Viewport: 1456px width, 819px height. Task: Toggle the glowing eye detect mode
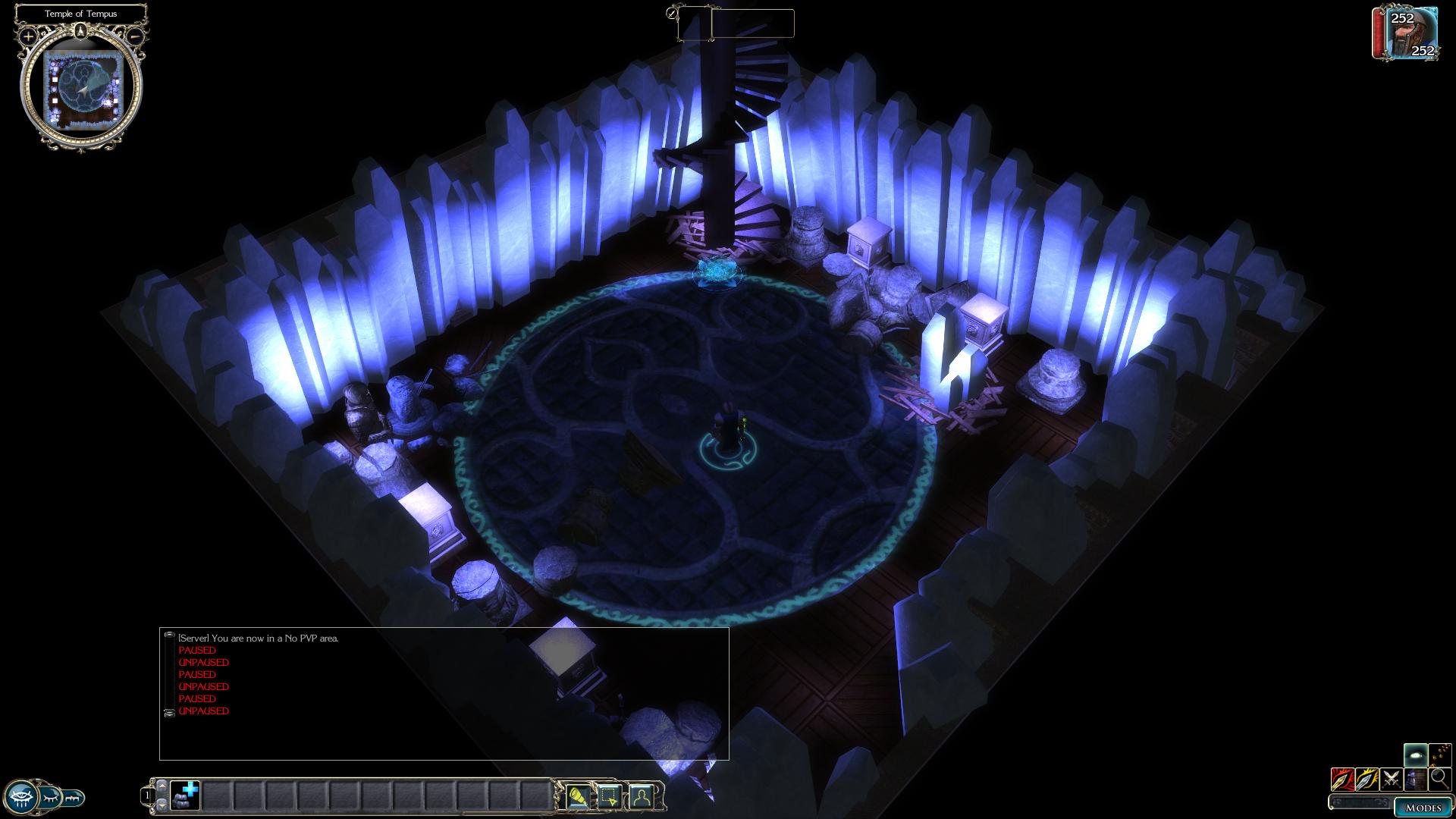[x=1415, y=755]
